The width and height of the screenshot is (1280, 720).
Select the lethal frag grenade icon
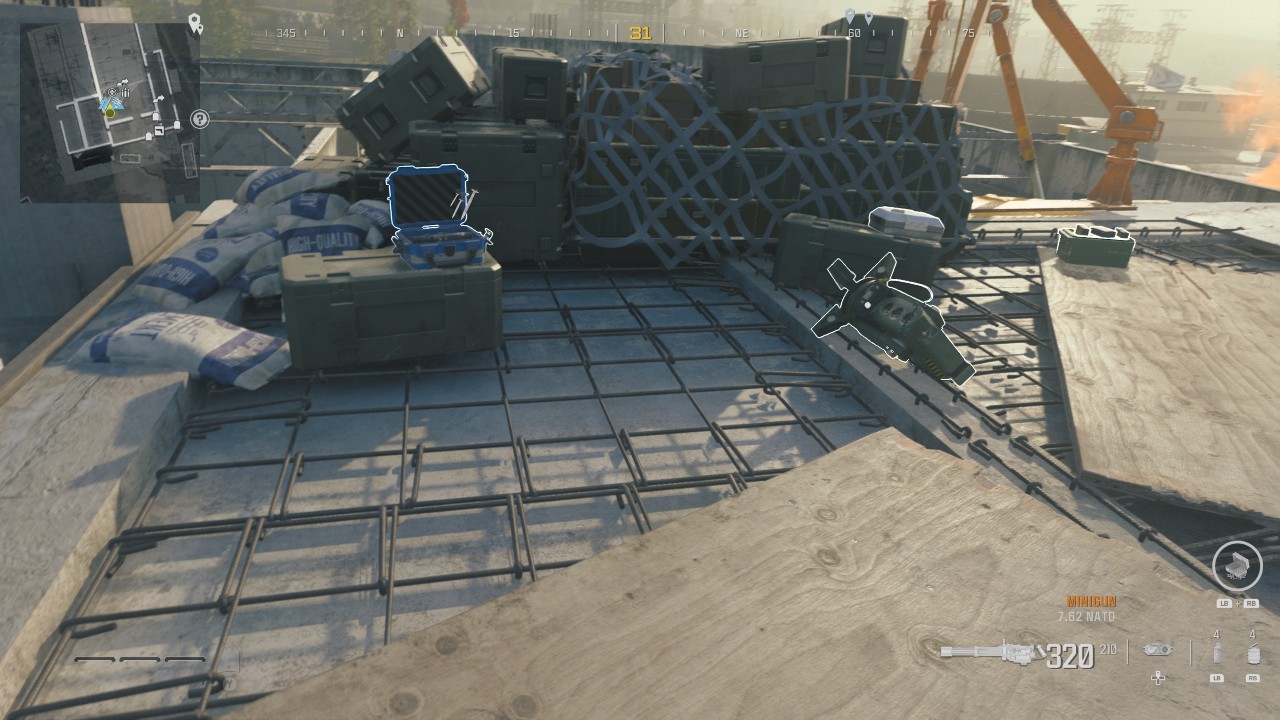click(1252, 654)
